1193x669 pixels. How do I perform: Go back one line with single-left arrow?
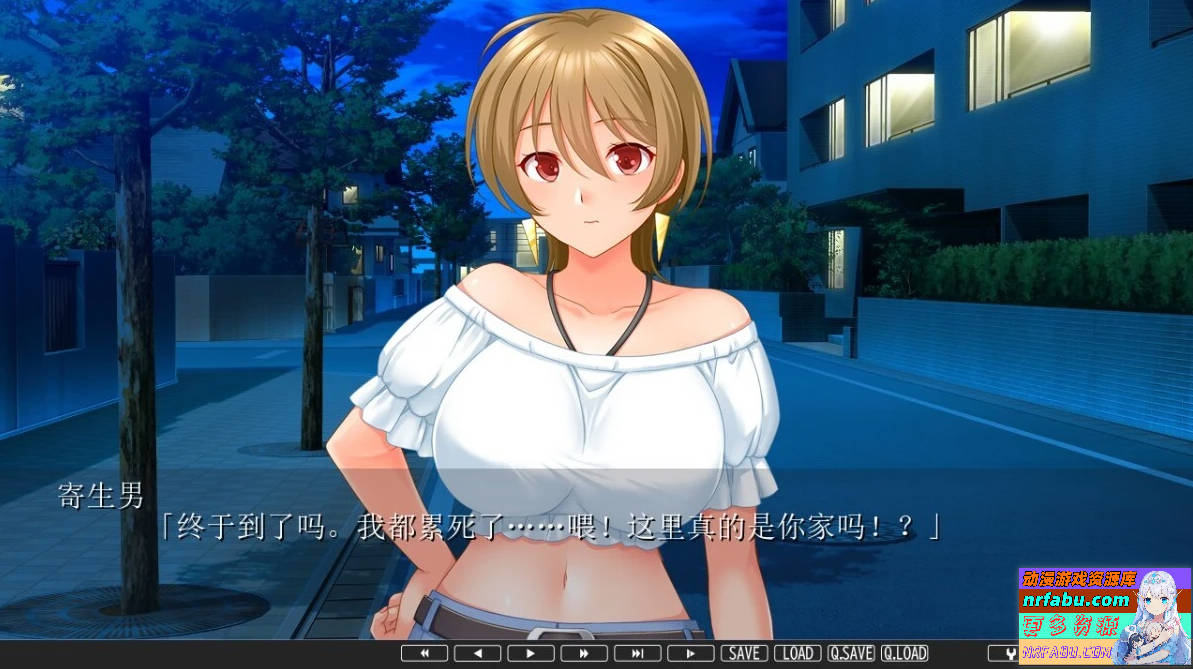click(477, 653)
